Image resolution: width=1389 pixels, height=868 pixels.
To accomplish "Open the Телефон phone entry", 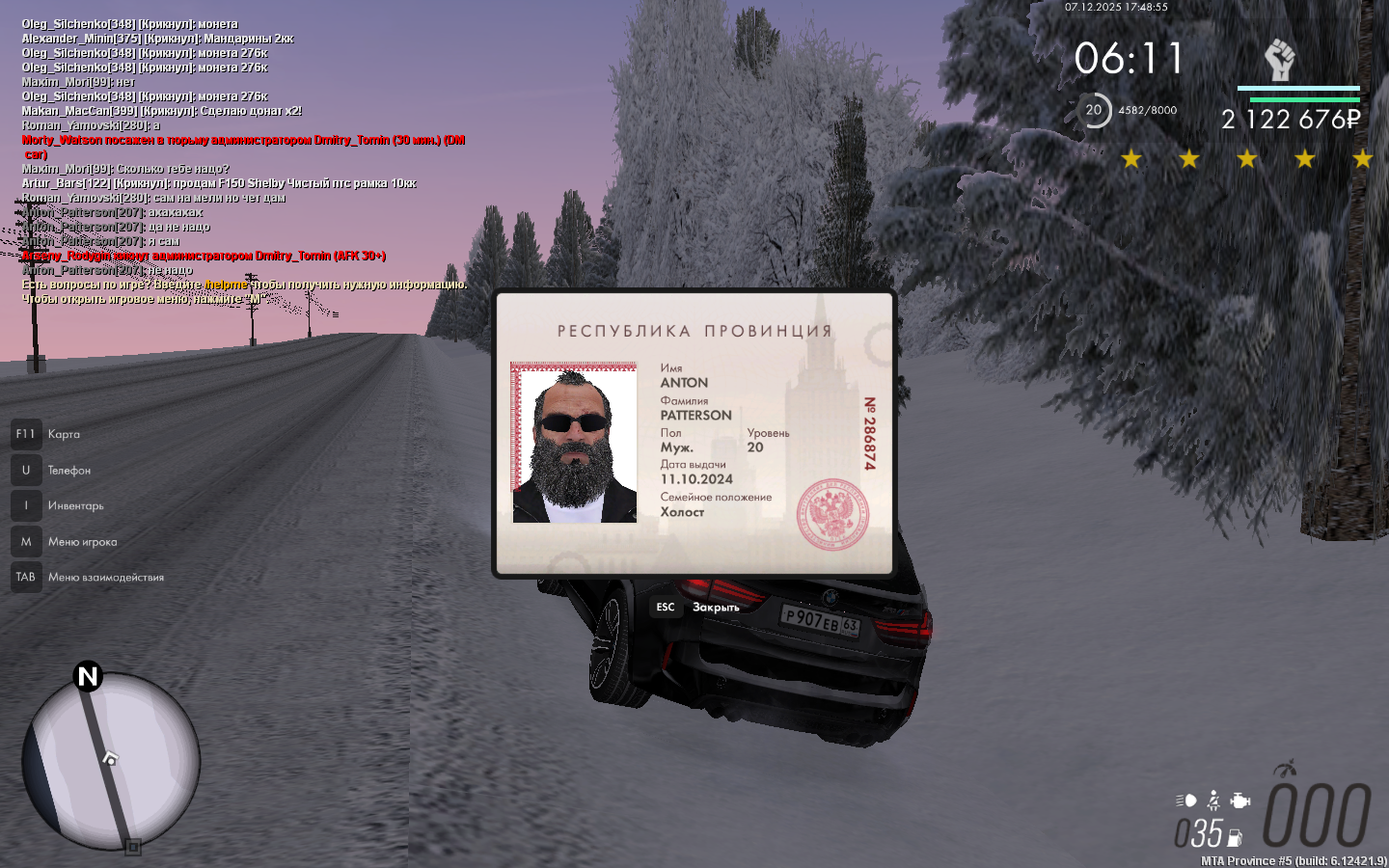I will tap(68, 471).
